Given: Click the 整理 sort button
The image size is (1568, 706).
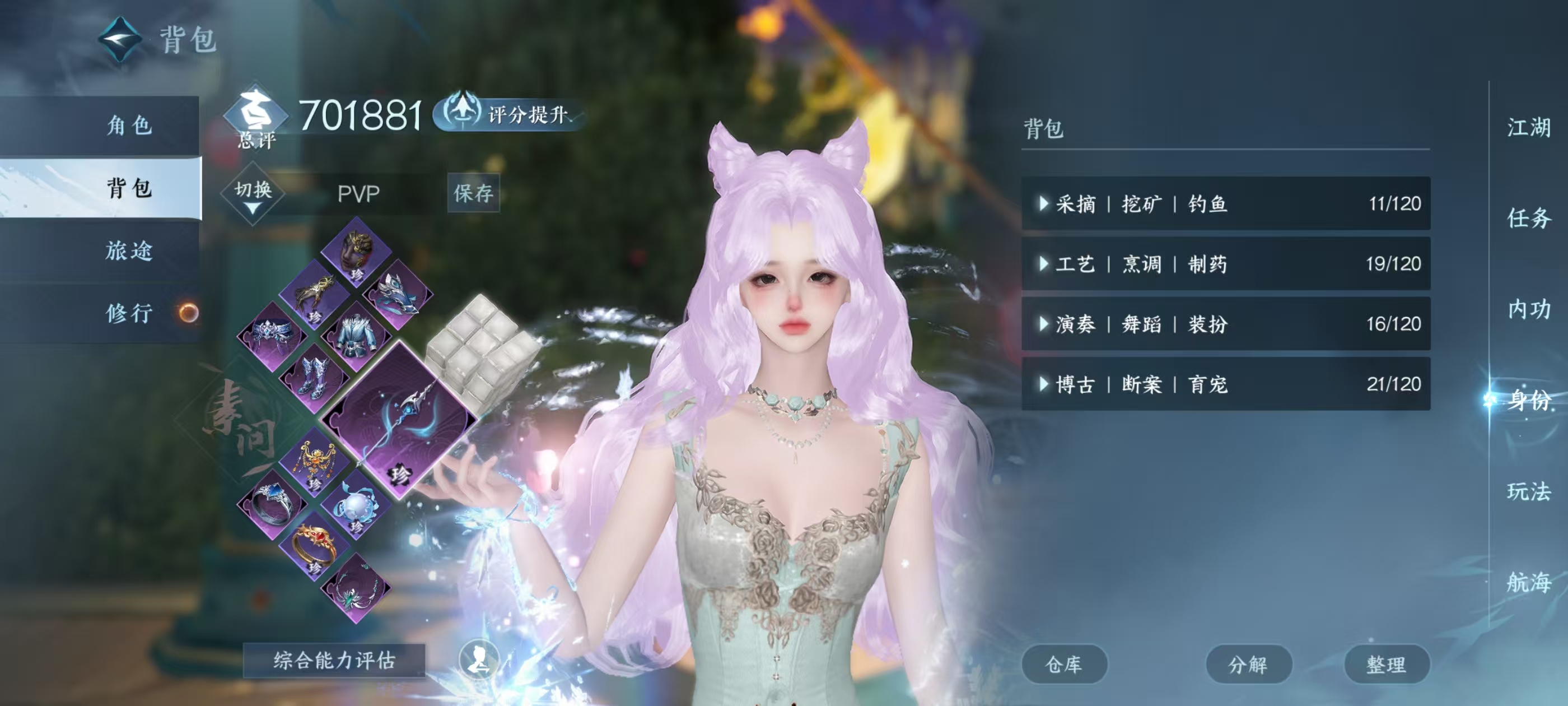Looking at the screenshot, I should (1388, 664).
